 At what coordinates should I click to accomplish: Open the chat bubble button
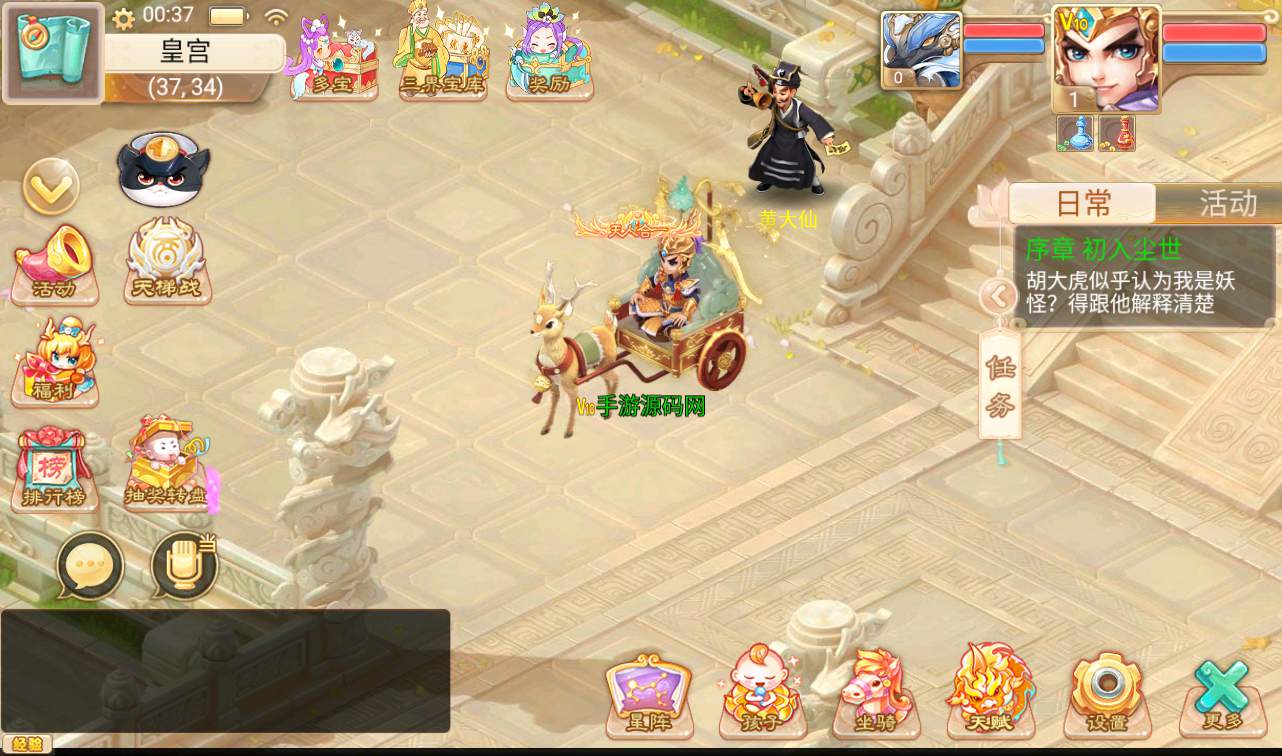(90, 566)
